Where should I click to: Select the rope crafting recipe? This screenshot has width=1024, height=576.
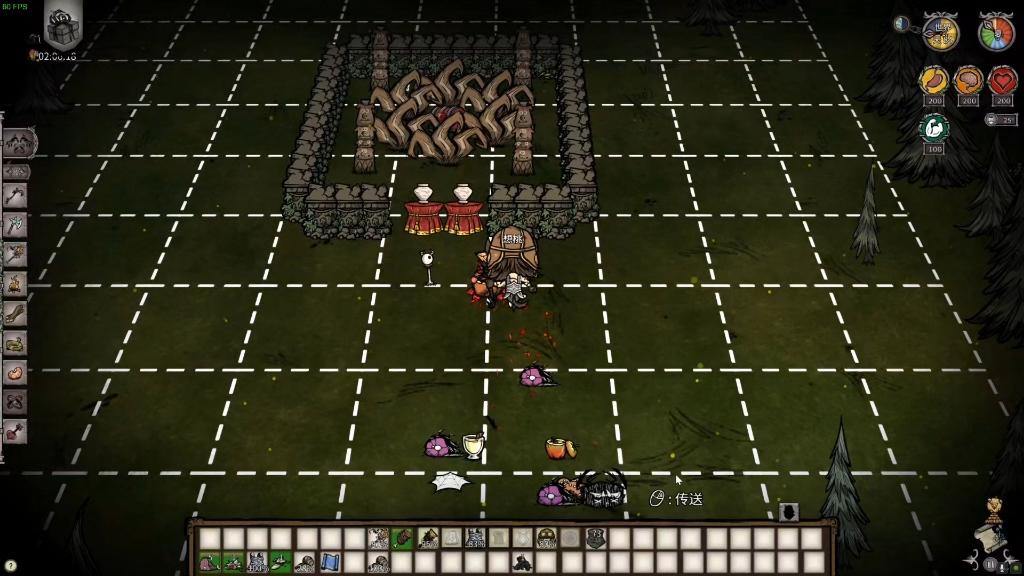click(x=15, y=343)
